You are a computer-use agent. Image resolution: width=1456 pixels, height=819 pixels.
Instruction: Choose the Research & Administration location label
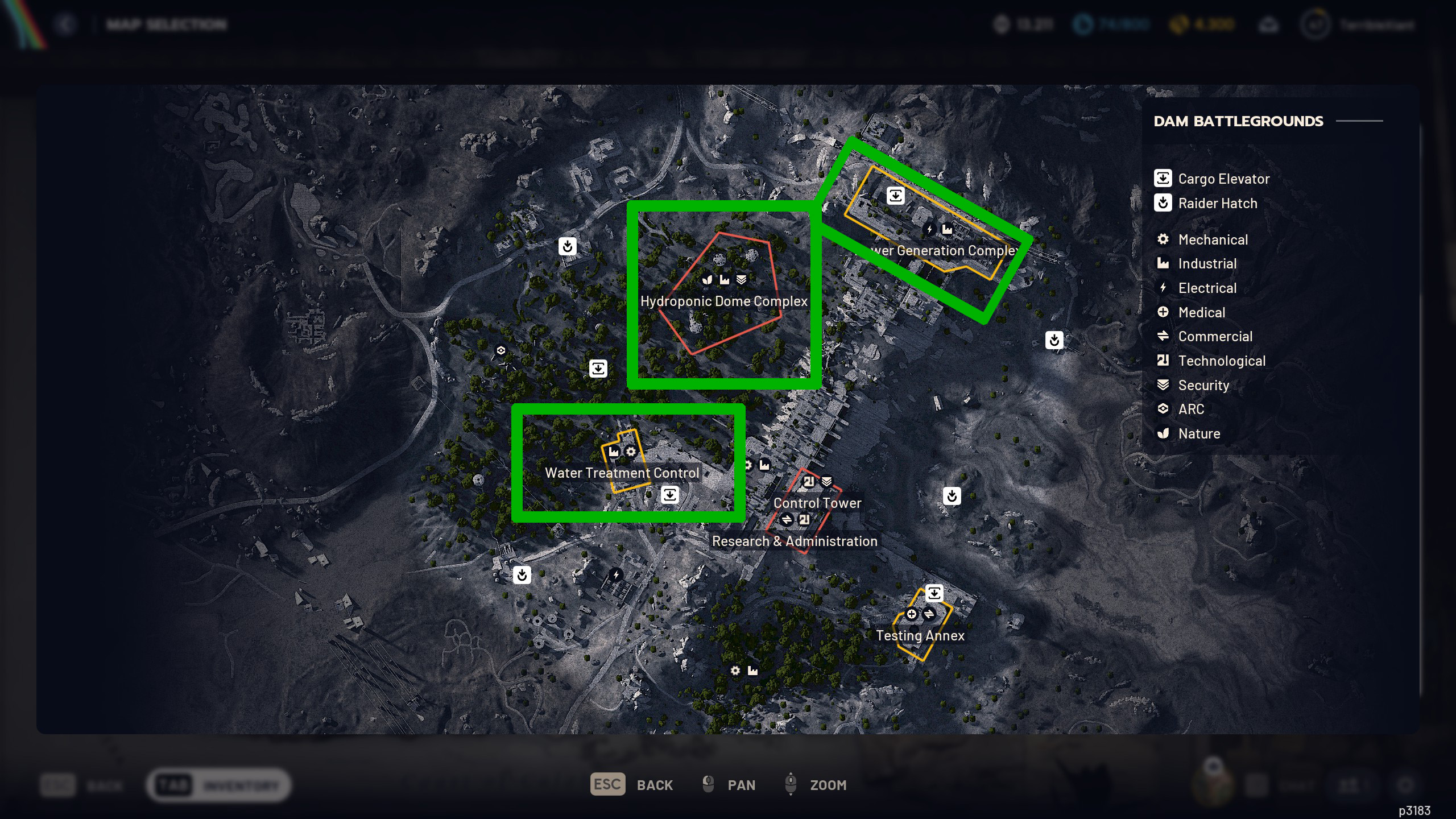tap(795, 541)
